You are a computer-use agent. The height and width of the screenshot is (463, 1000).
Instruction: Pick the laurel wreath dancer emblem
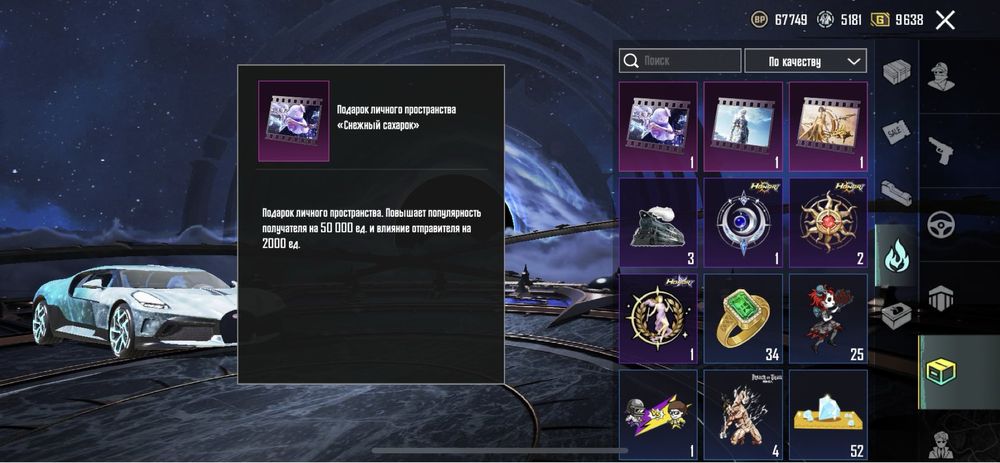pyautogui.click(x=658, y=318)
